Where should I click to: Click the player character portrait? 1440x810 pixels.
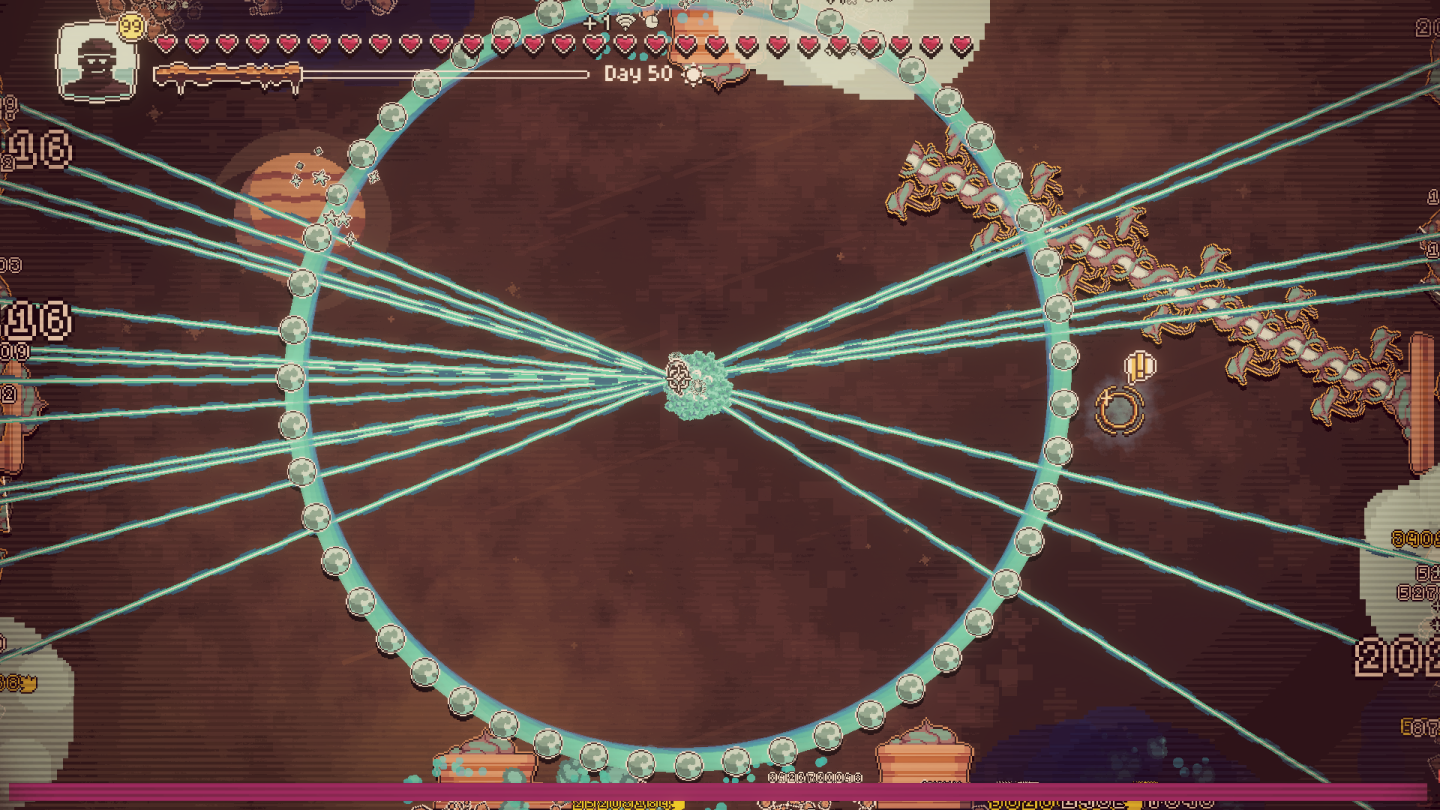[x=96, y=62]
